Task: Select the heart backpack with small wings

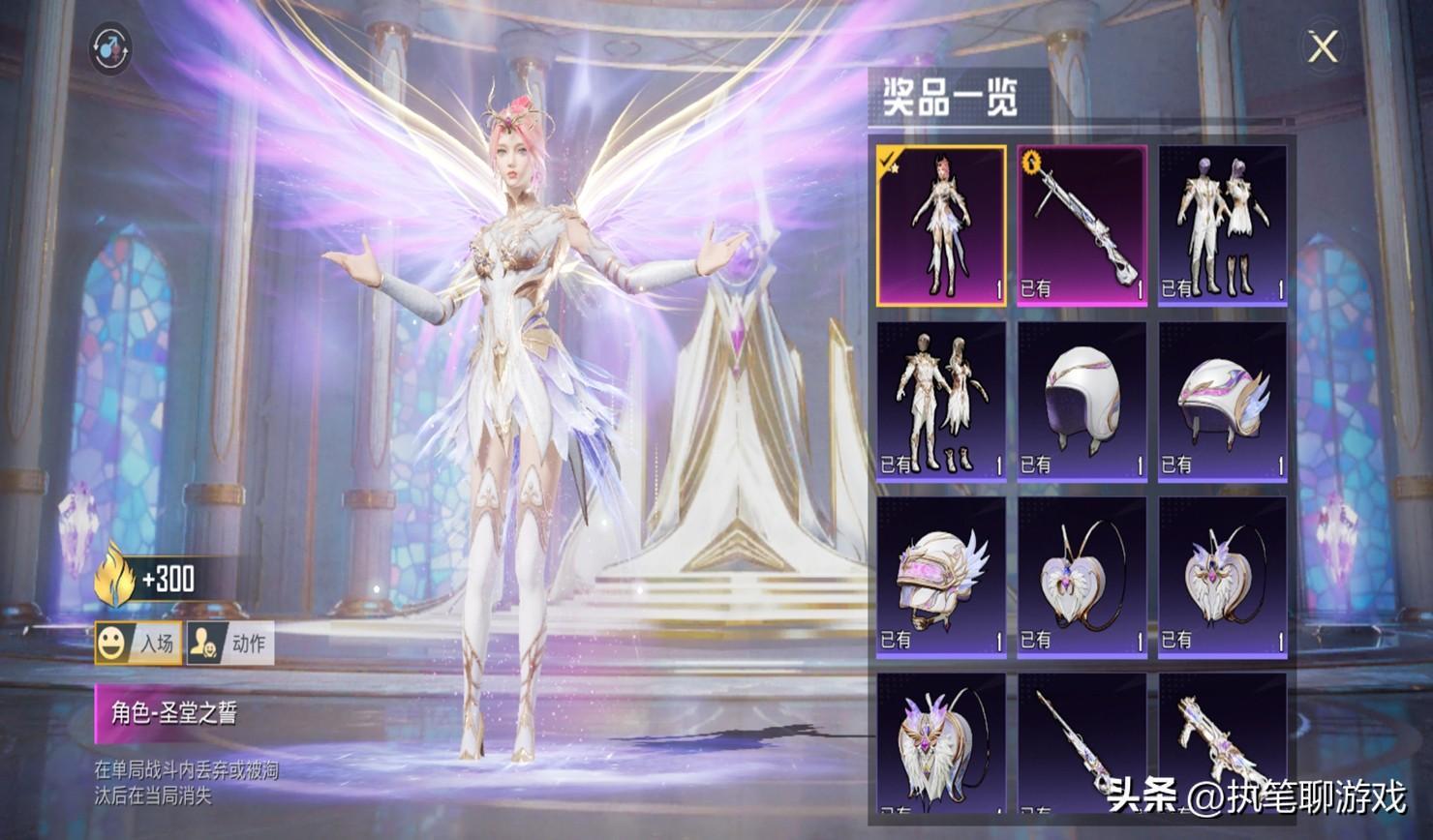Action: pyautogui.click(x=1222, y=578)
